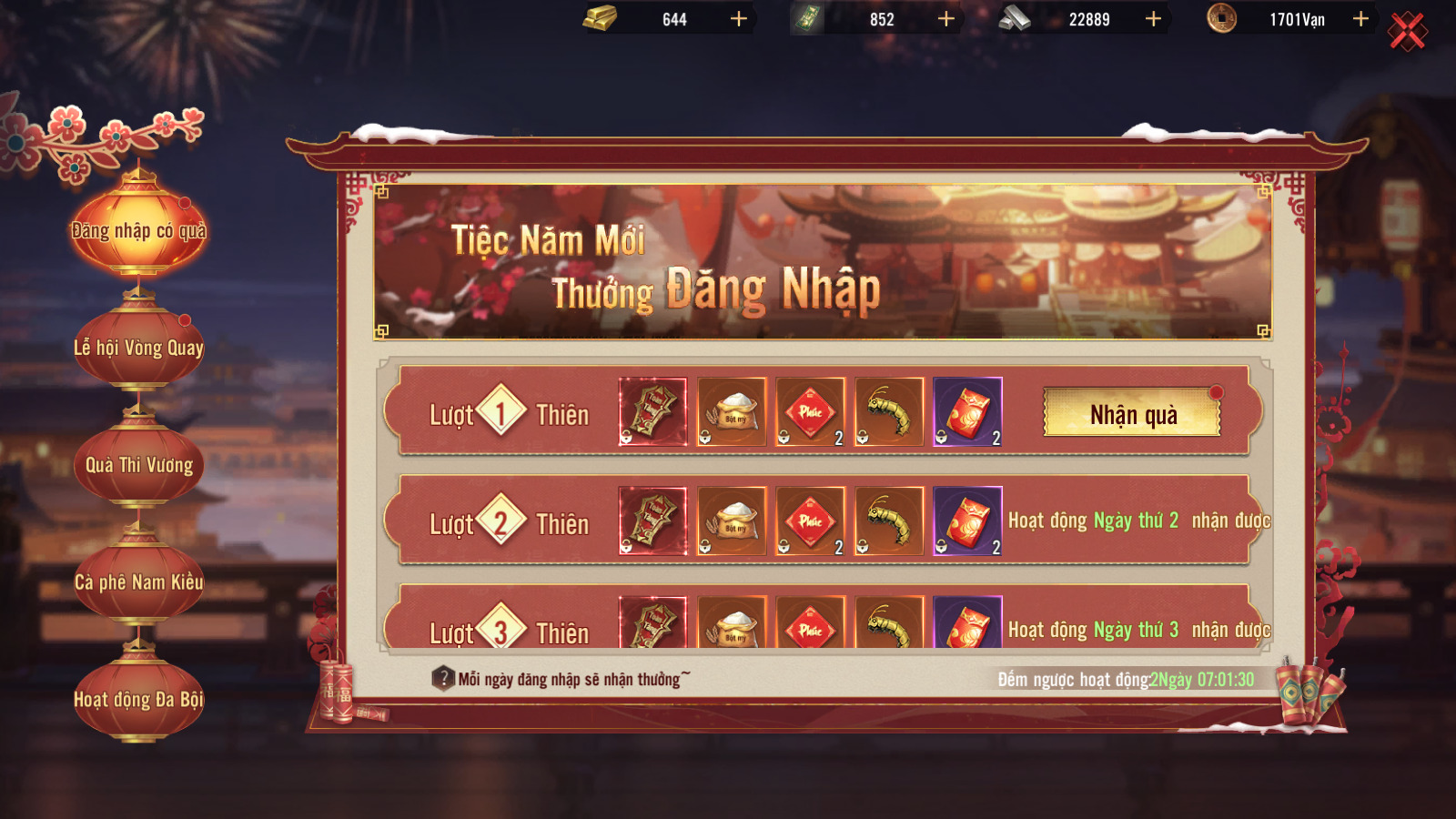Claim the day 1 login reward with Nhận quà
The height and width of the screenshot is (819, 1456).
pos(1132,414)
